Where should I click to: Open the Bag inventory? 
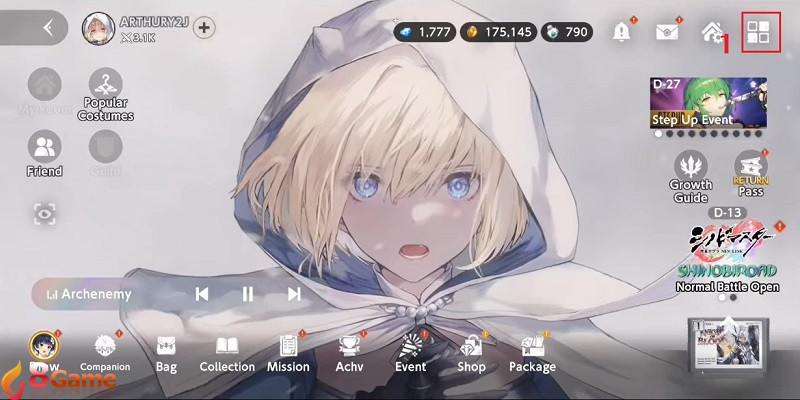(166, 353)
